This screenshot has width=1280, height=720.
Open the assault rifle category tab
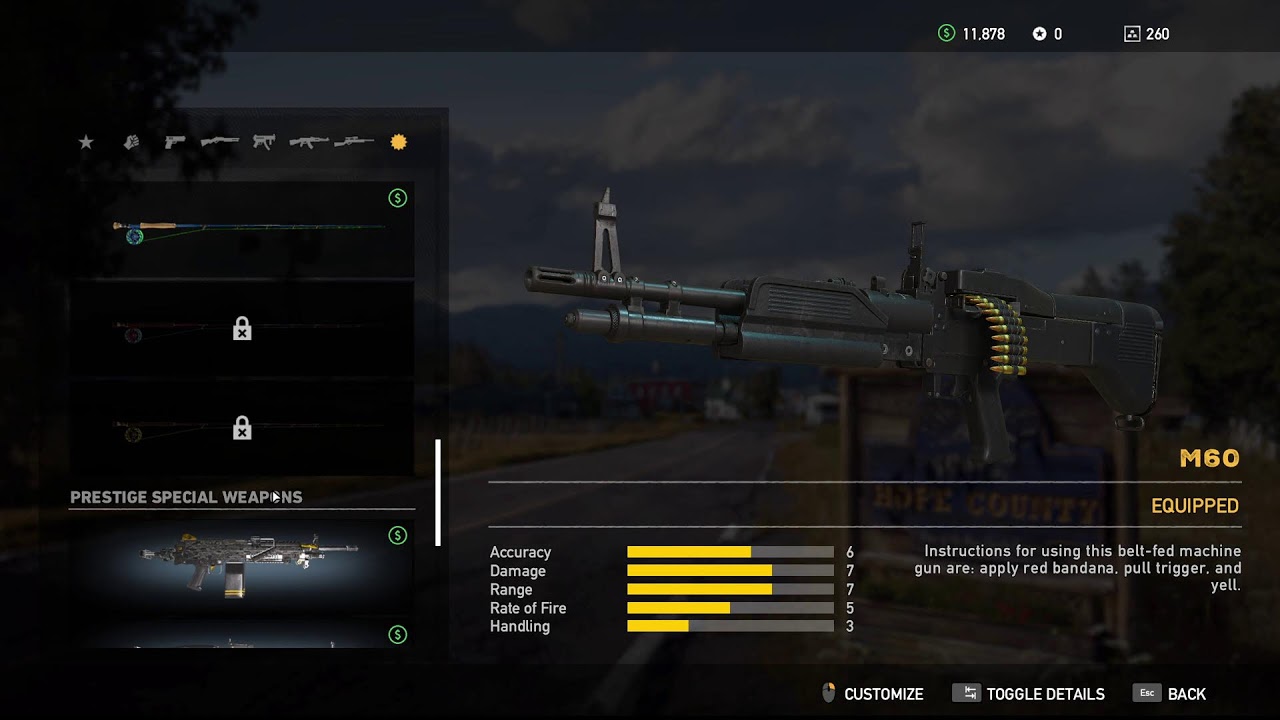point(308,143)
